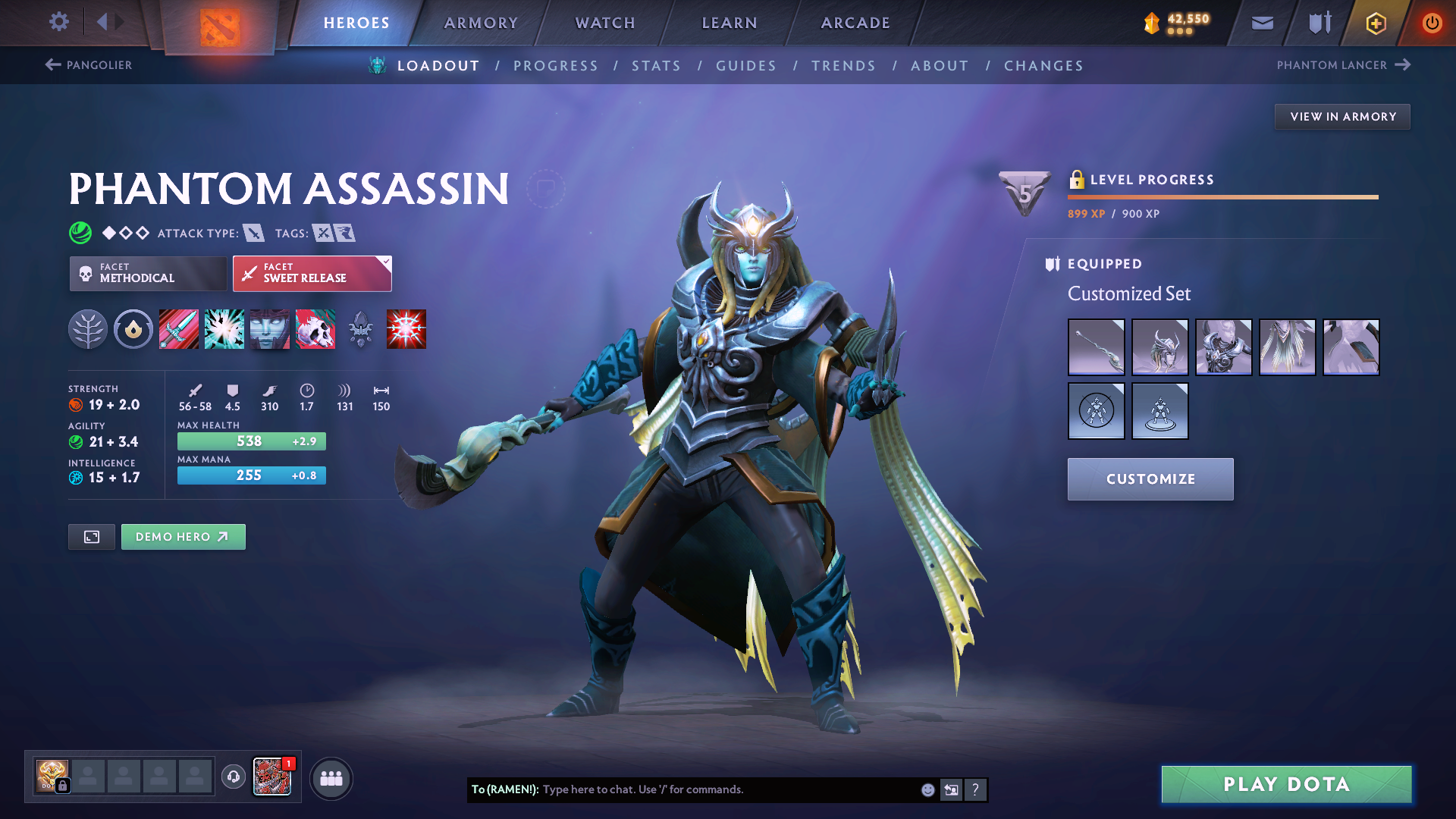Image resolution: width=1456 pixels, height=819 pixels.
Task: Open the talent tree icon
Action: point(88,328)
